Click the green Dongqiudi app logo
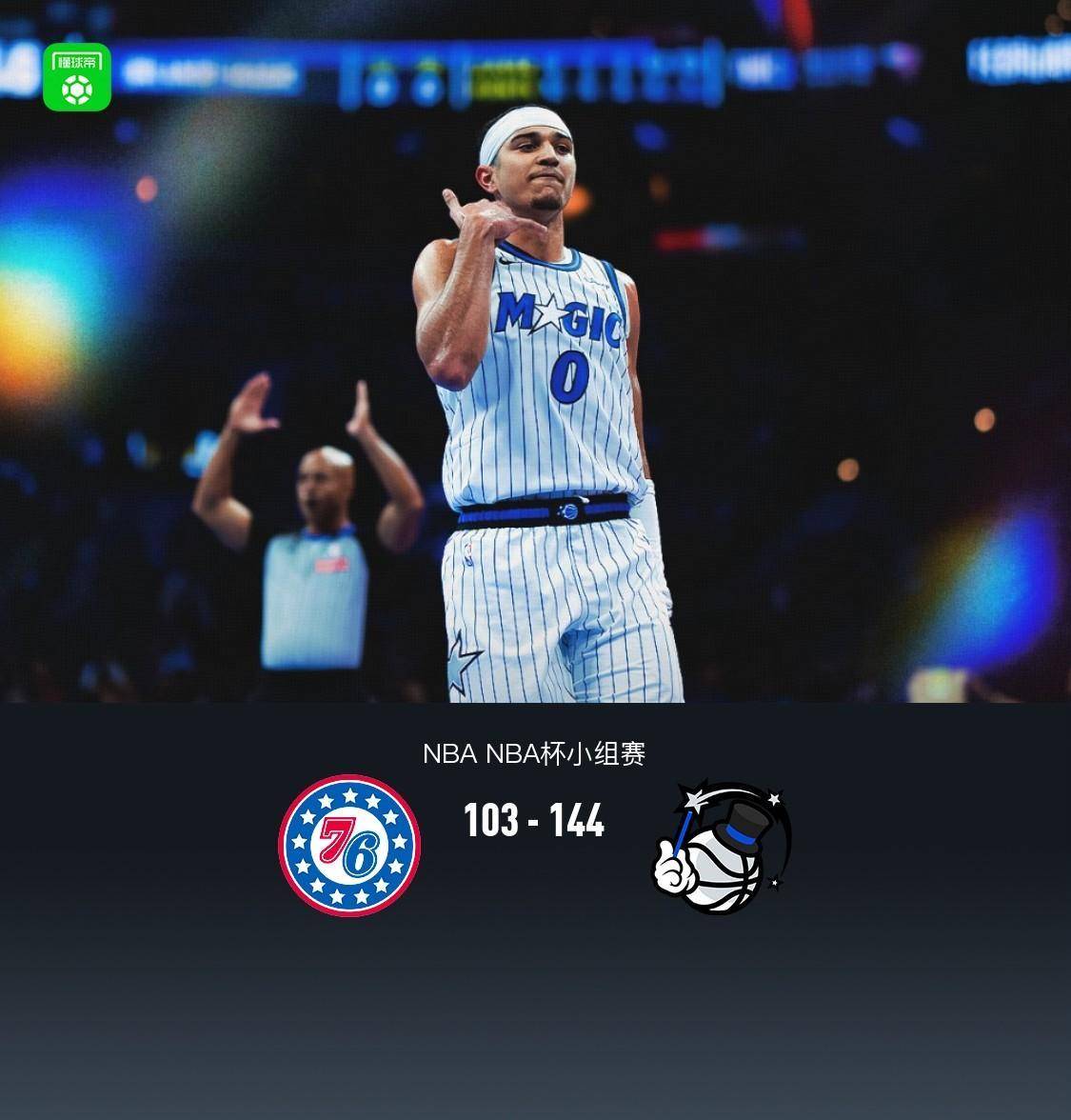This screenshot has height=1120, width=1071. click(77, 77)
